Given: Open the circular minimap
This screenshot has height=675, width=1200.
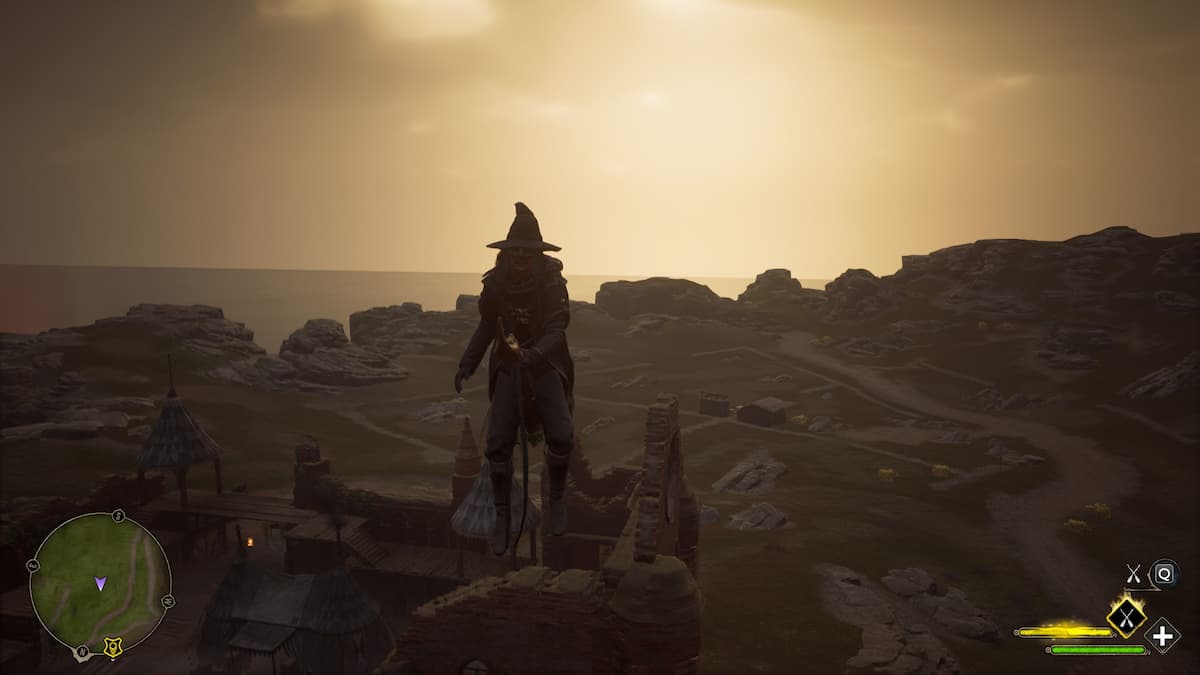Looking at the screenshot, I should 100,582.
